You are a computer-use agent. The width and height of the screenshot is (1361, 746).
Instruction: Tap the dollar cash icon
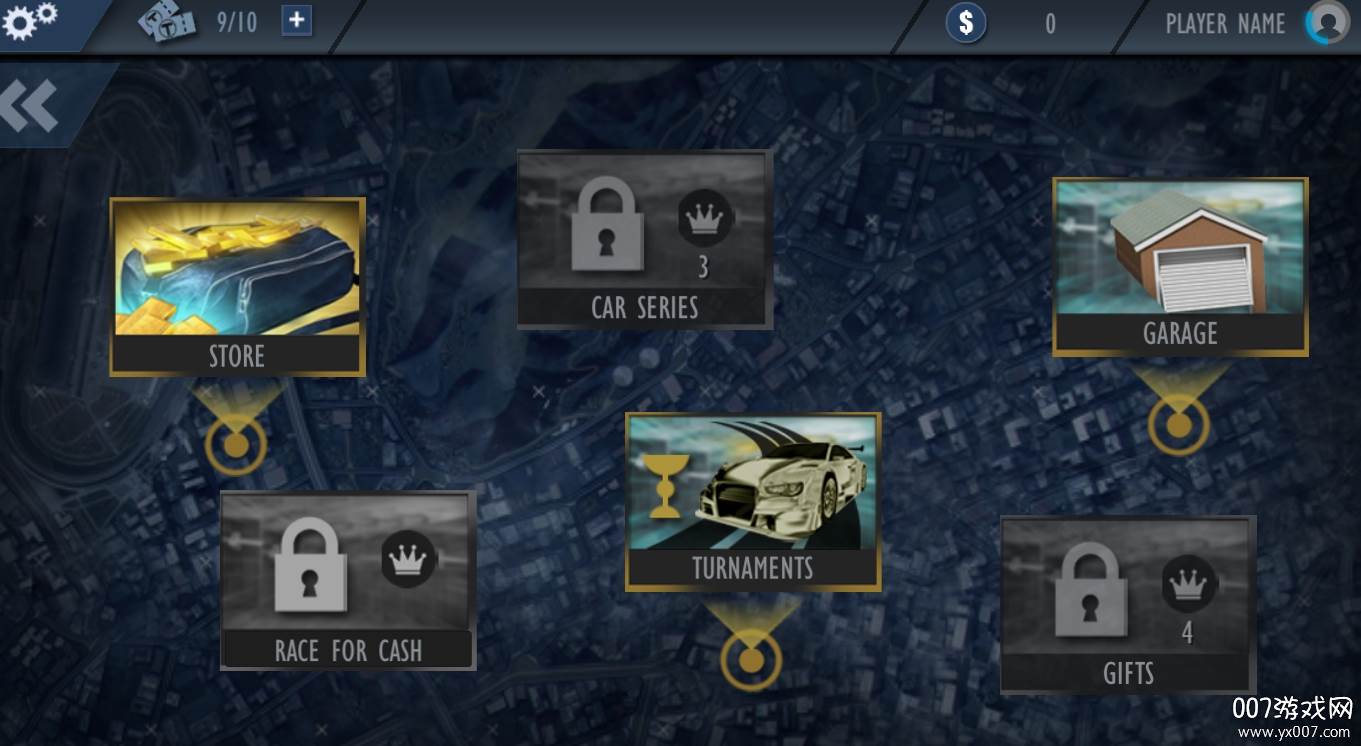(x=966, y=23)
